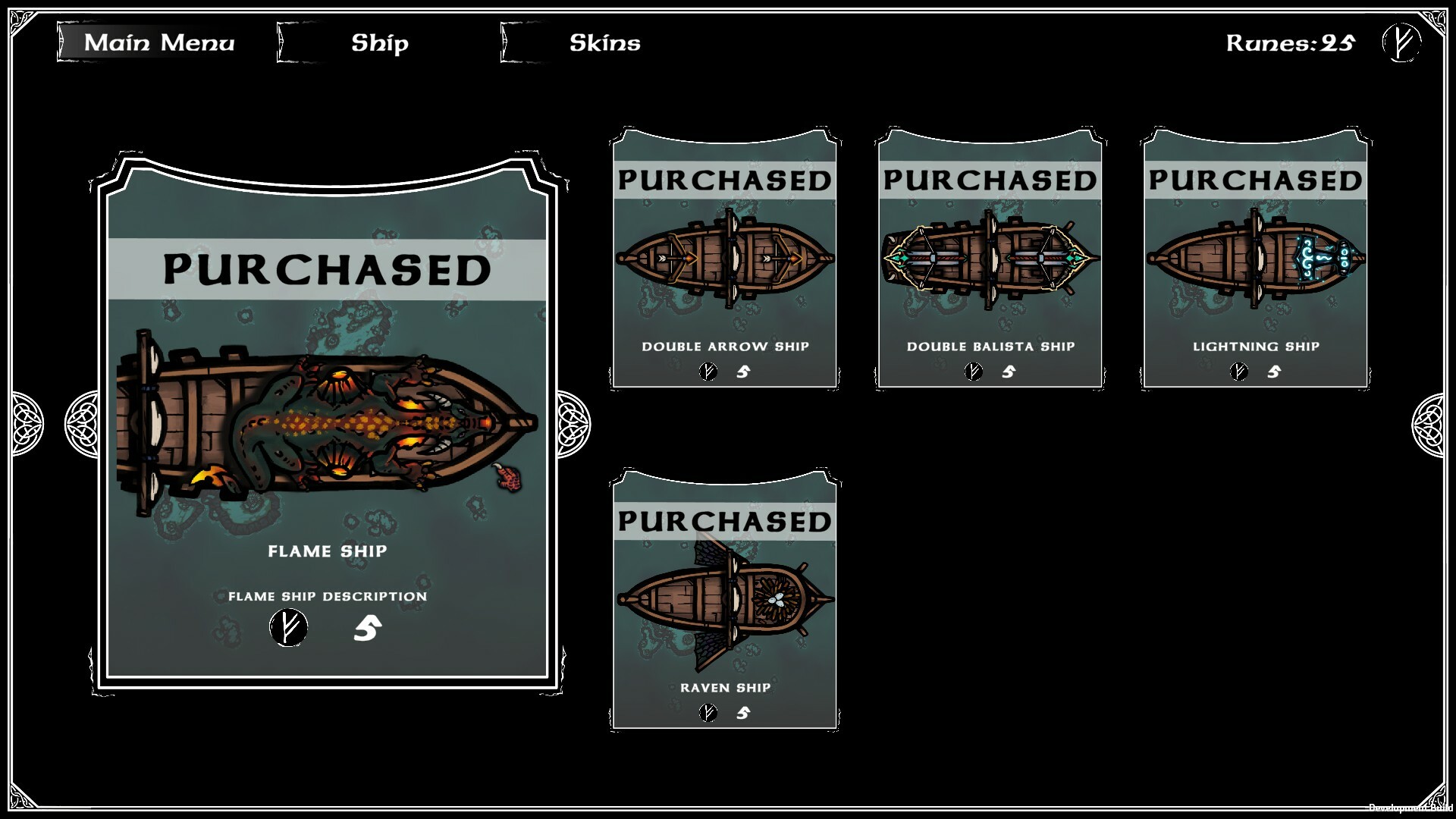The height and width of the screenshot is (819, 1456).
Task: Click the rune icon on Double Arrow Ship card
Action: [x=708, y=371]
